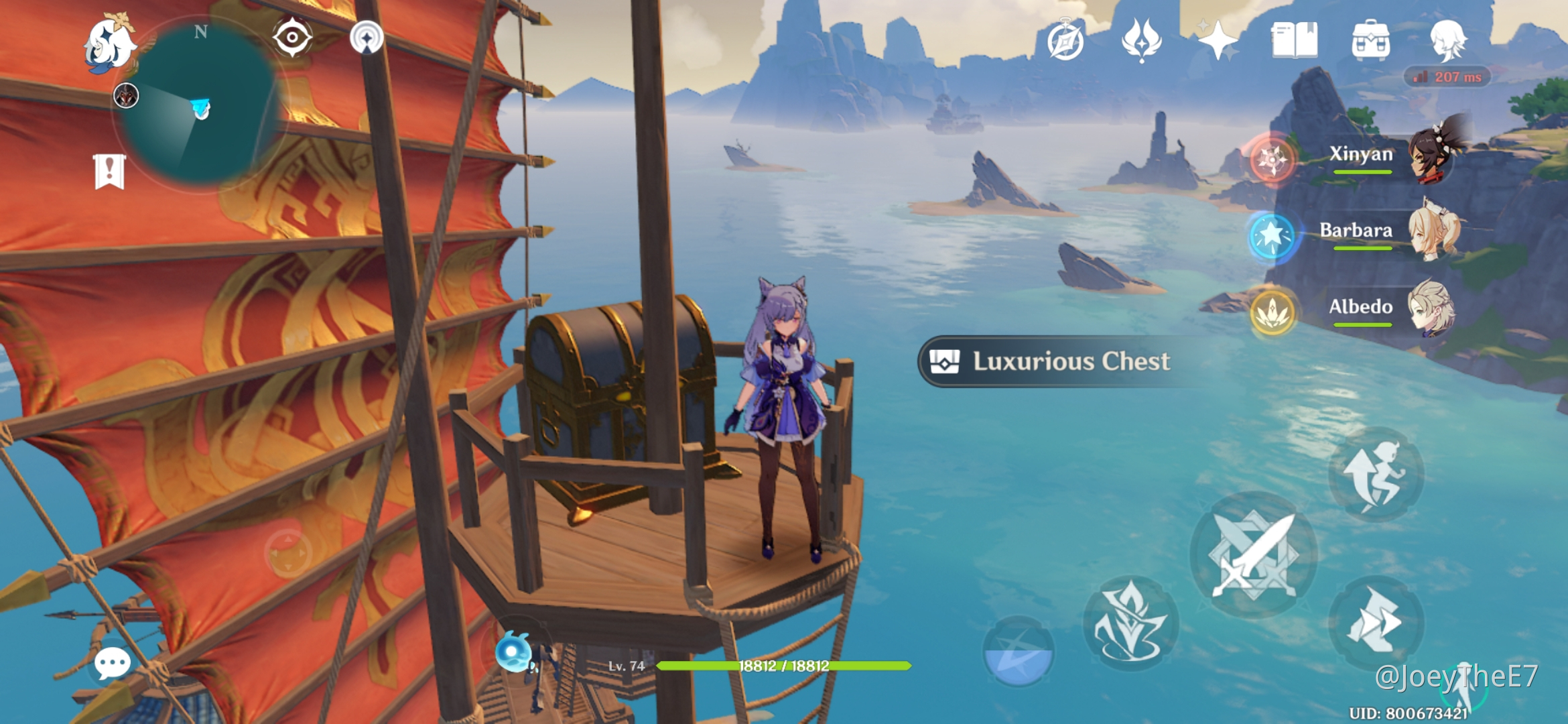Open the co-op mode icon
Screen dimensions: 1568x724
coord(367,38)
